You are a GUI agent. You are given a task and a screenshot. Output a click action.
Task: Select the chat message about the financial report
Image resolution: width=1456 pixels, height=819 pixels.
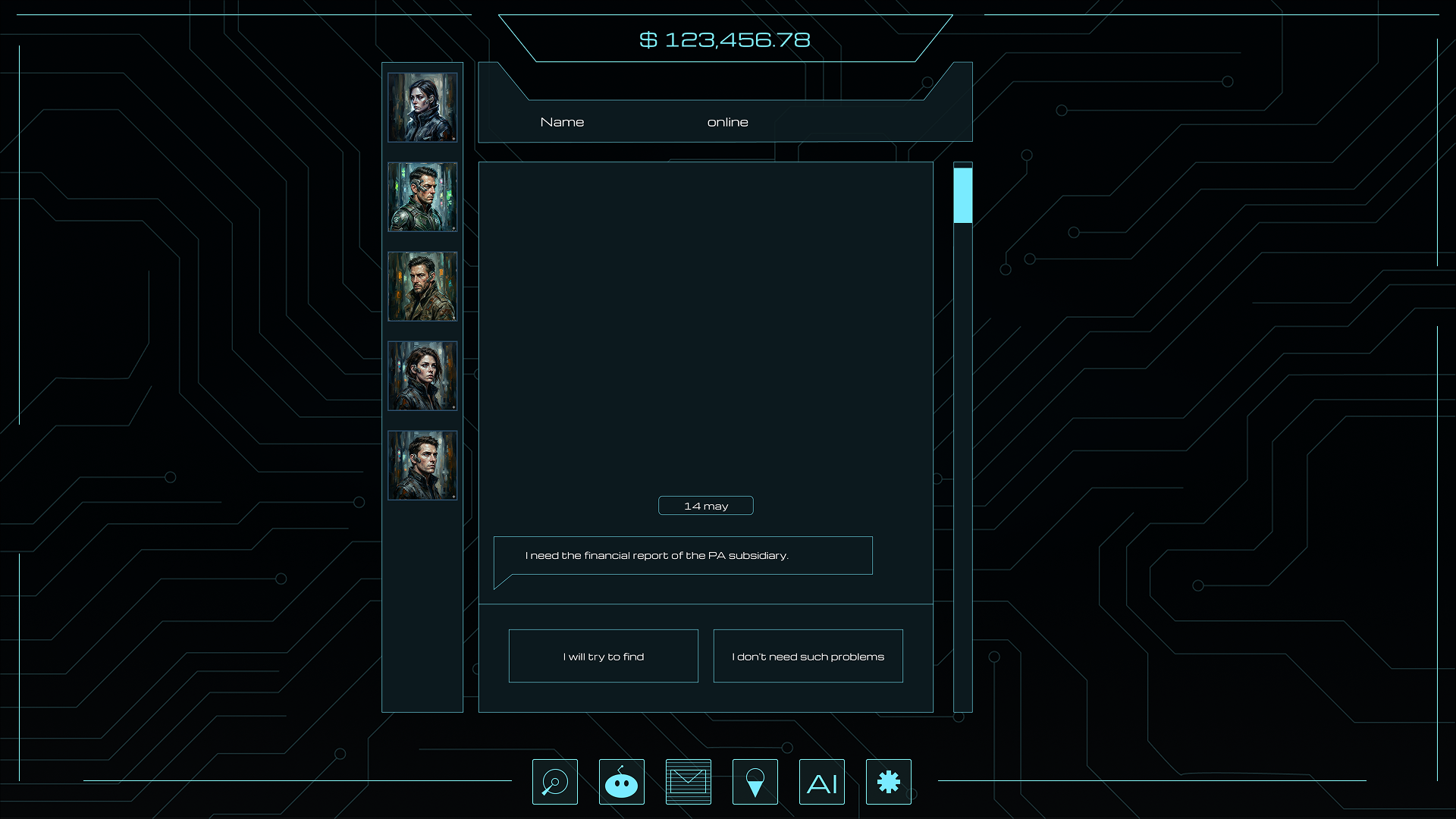[682, 555]
